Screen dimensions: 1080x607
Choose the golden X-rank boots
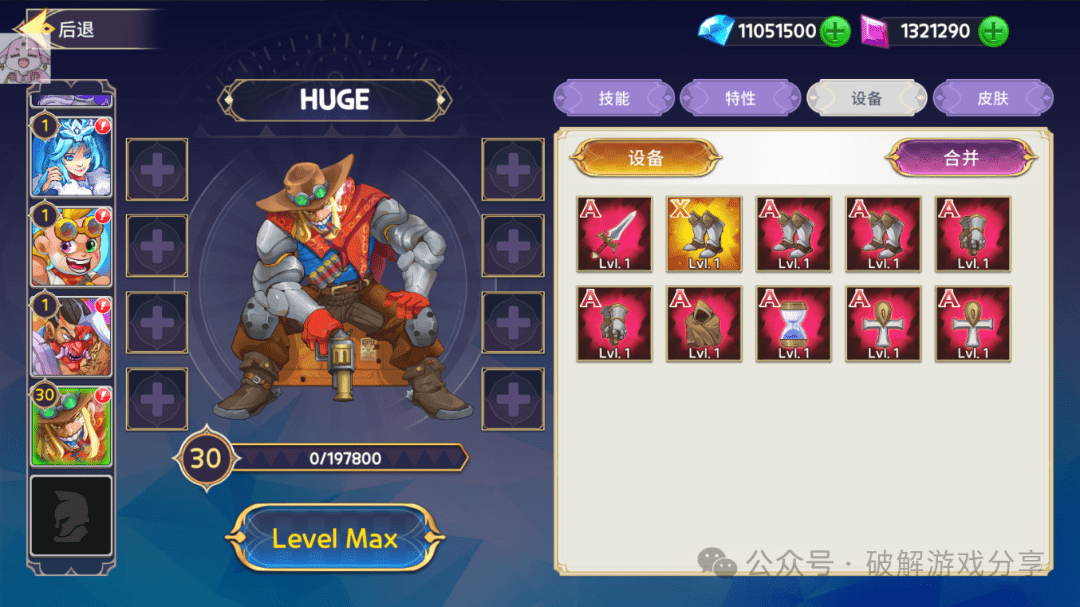(x=704, y=234)
